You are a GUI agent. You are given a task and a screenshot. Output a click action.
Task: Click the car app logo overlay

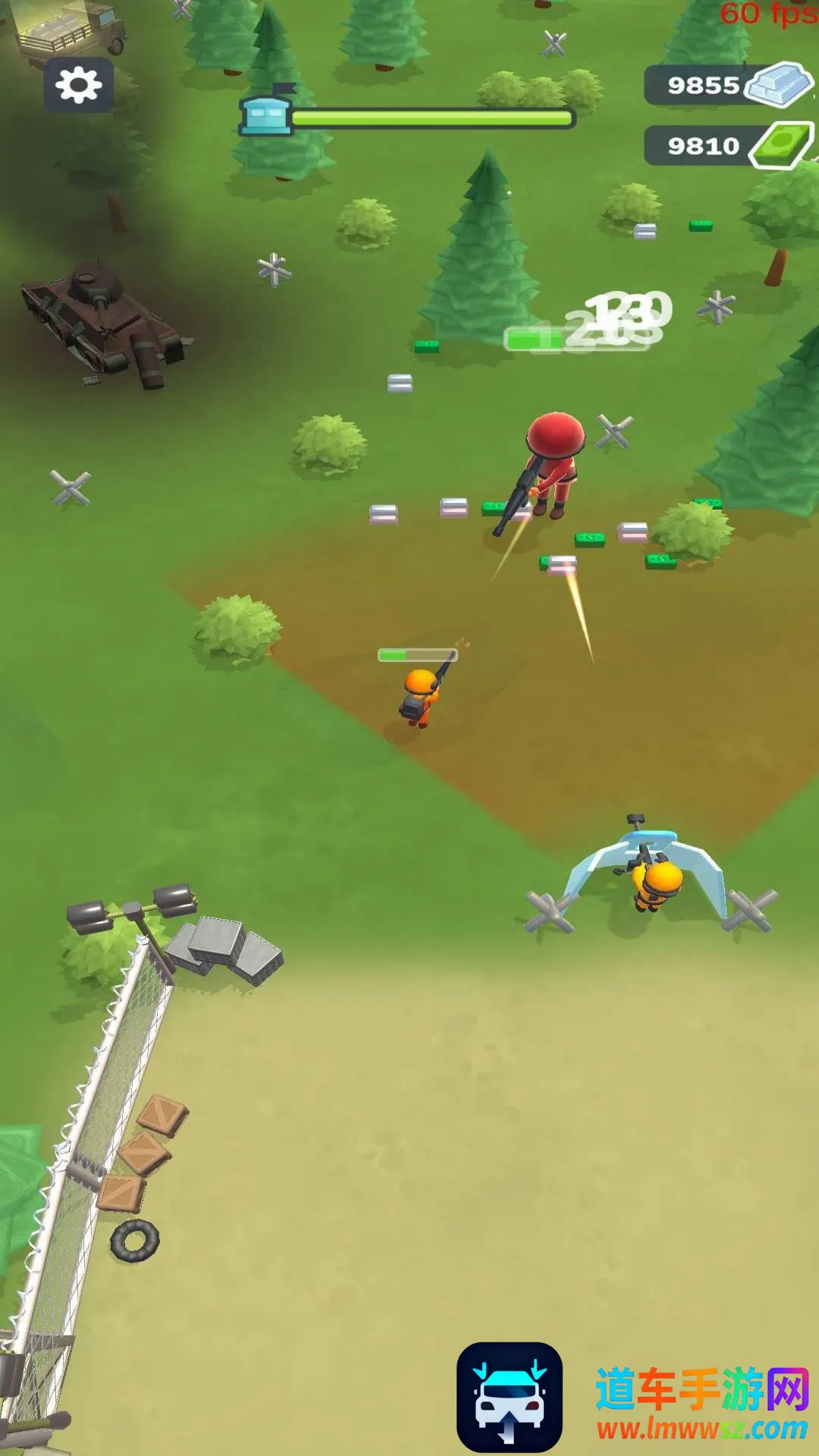click(509, 1397)
